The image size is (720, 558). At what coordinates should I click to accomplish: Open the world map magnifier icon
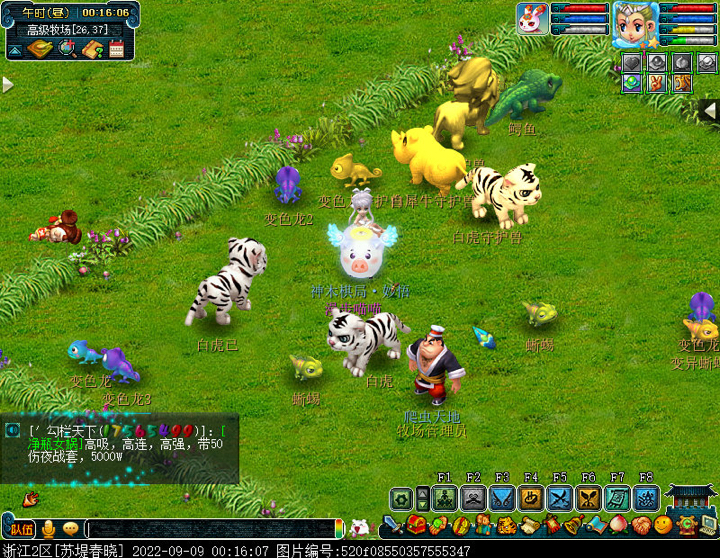tap(66, 49)
